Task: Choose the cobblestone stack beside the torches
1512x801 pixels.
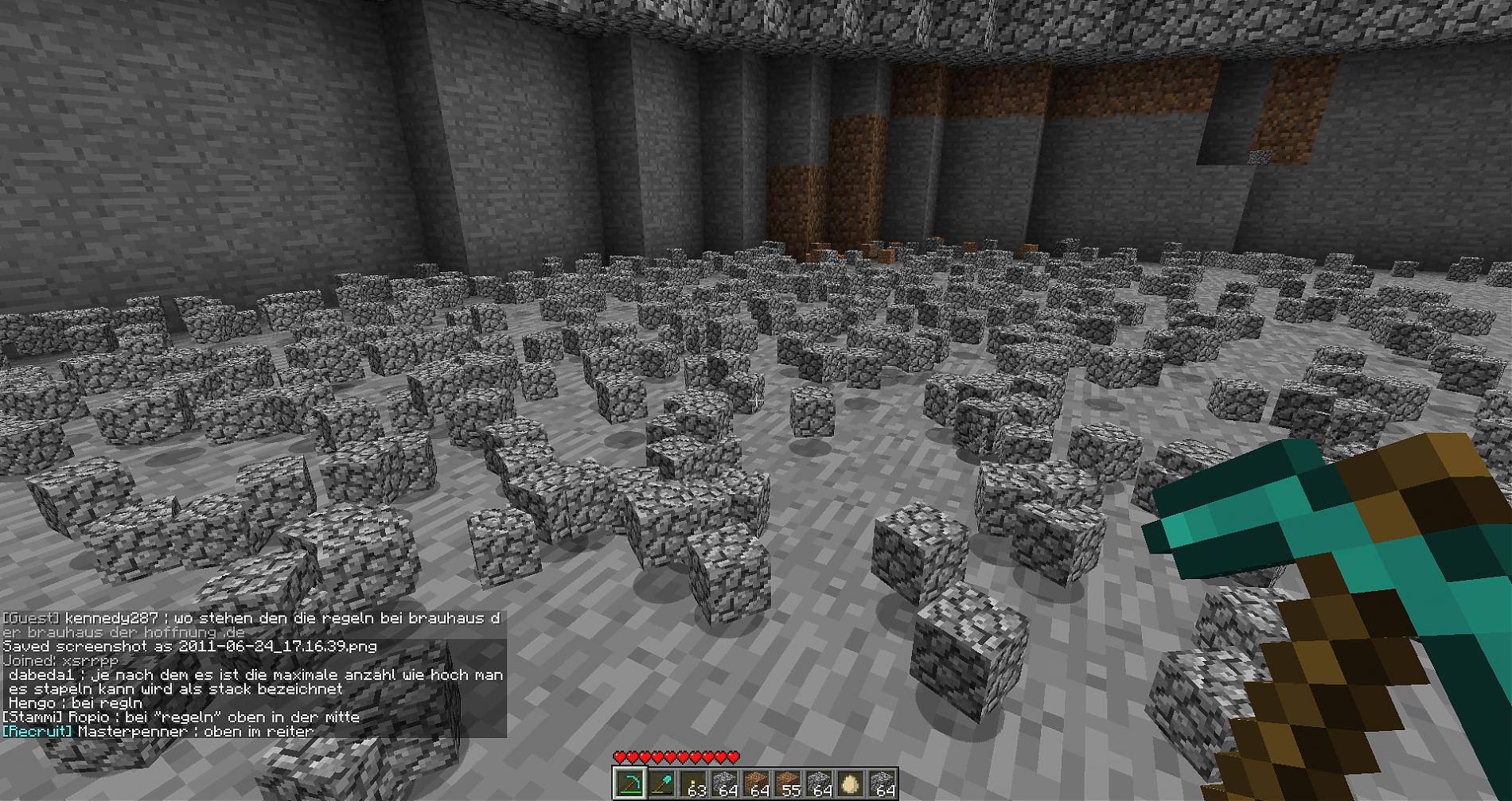Action: tap(724, 784)
